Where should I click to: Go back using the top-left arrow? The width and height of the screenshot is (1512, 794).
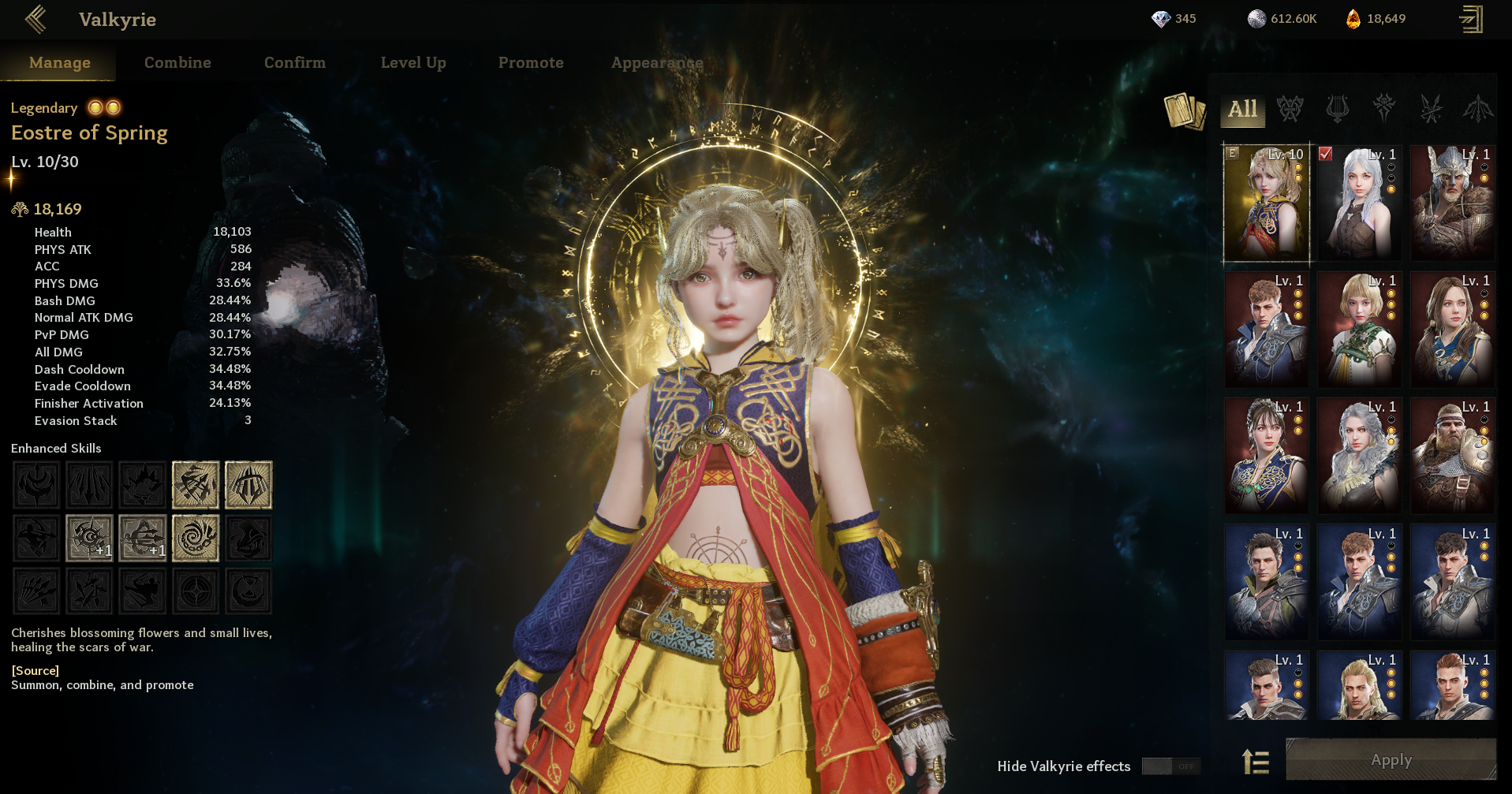(x=35, y=19)
